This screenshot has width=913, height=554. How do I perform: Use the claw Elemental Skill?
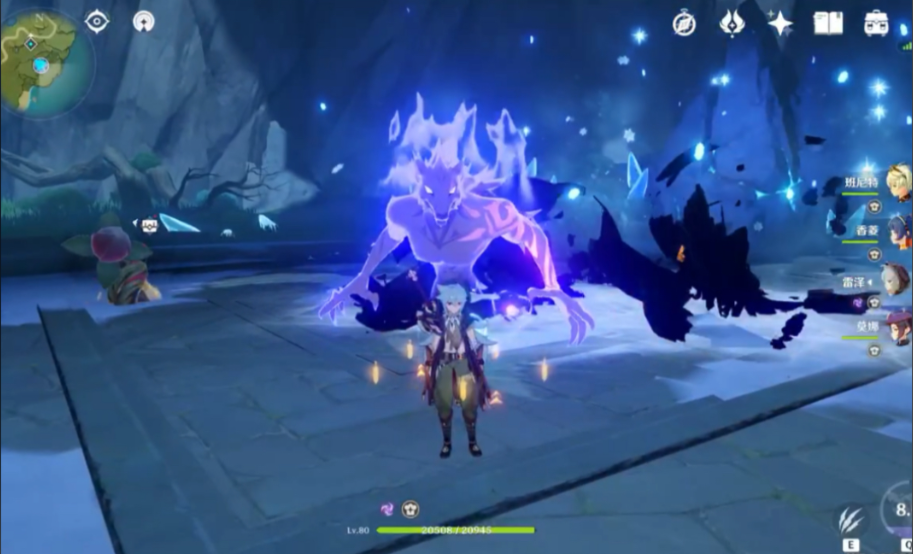point(852,520)
